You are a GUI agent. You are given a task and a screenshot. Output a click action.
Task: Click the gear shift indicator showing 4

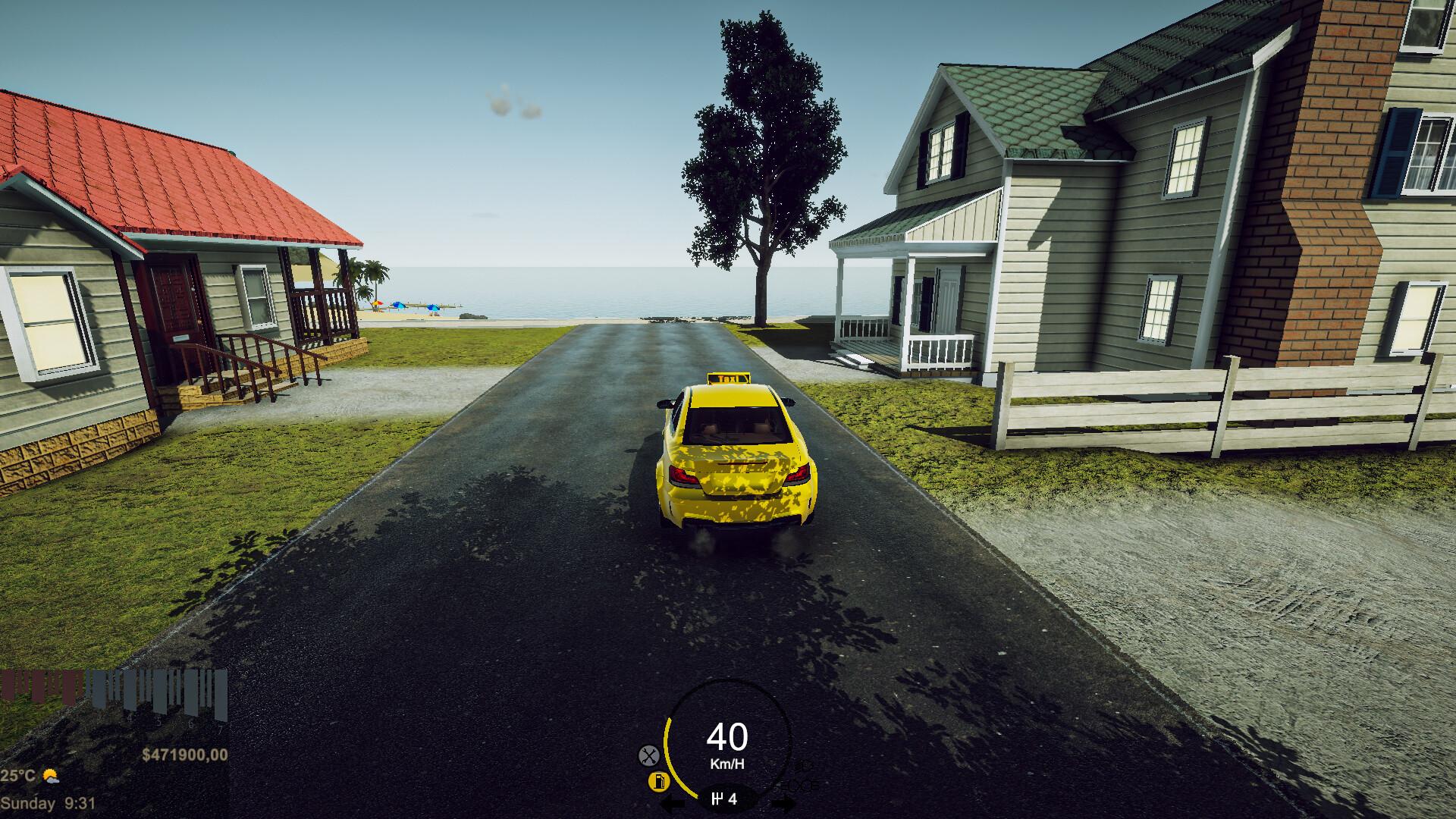(726, 800)
